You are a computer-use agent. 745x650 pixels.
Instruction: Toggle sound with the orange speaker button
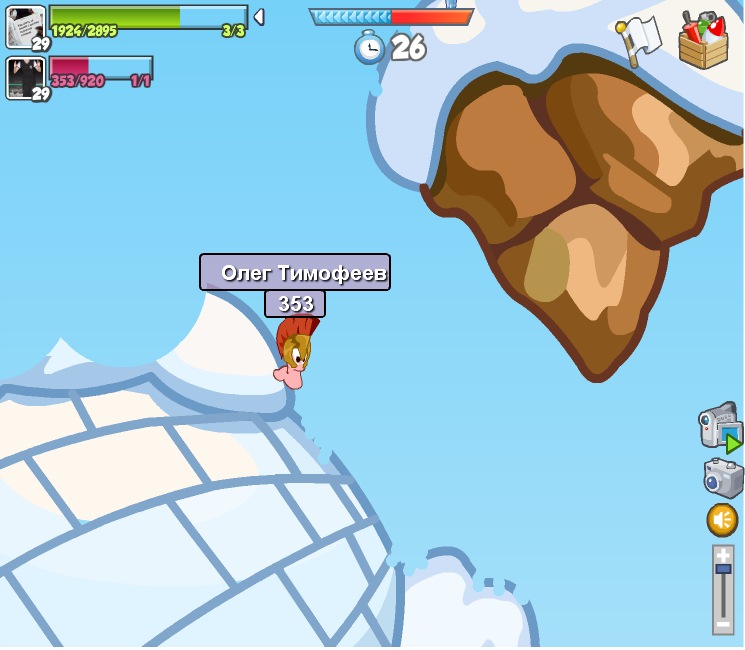pos(722,520)
